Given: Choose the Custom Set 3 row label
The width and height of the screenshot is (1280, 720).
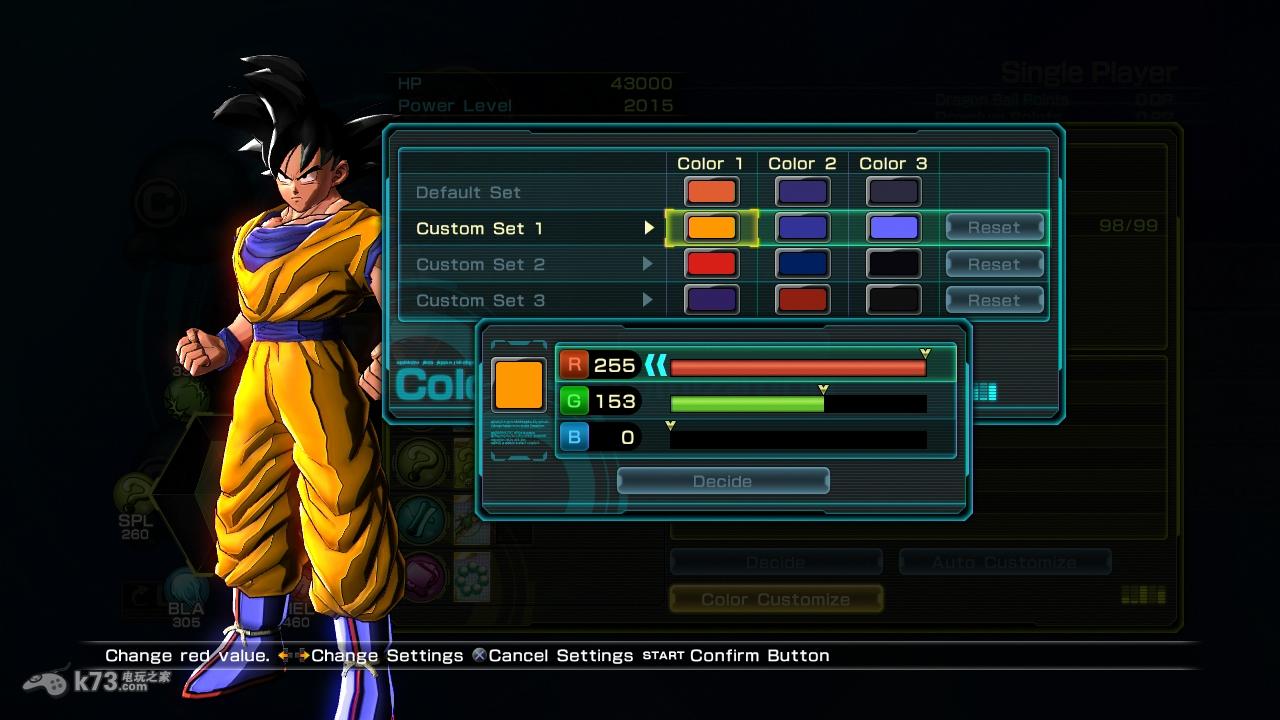Looking at the screenshot, I should tap(480, 301).
